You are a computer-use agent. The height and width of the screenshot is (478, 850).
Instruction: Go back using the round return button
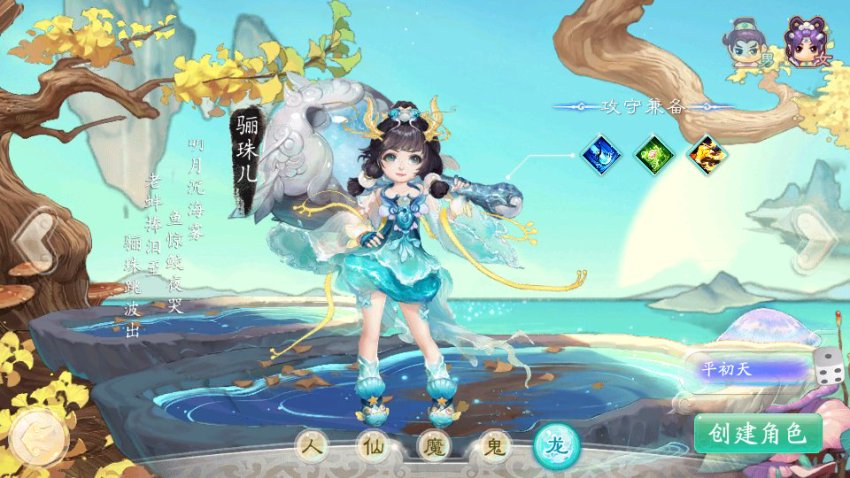[38, 437]
